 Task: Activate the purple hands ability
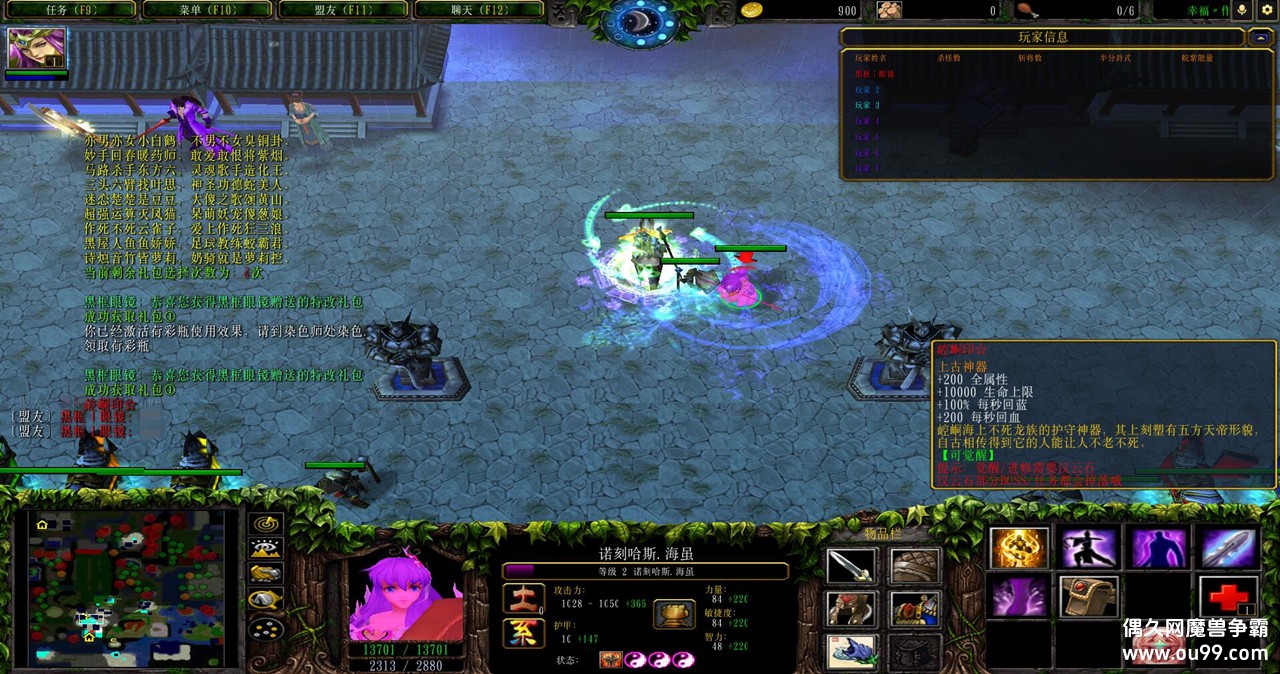[1019, 597]
